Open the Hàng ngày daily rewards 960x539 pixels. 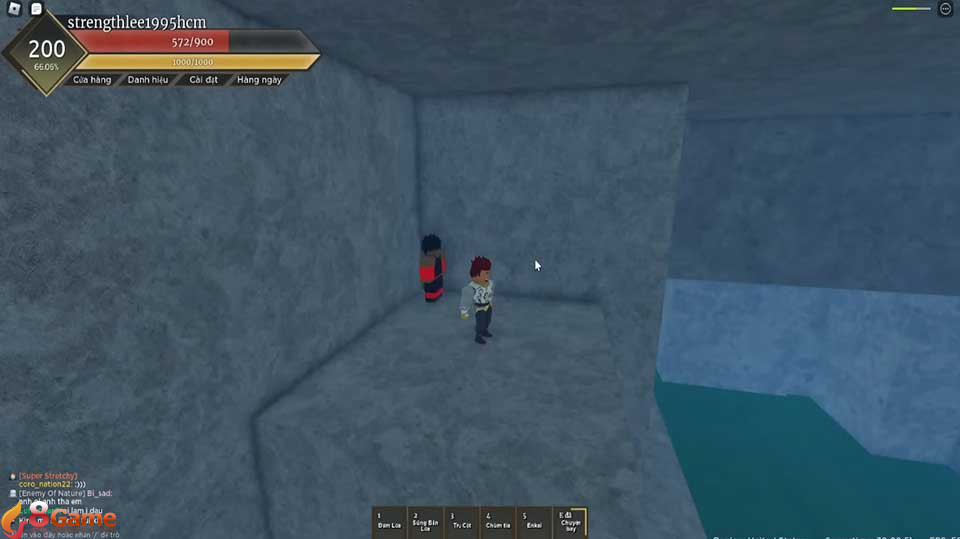point(259,79)
